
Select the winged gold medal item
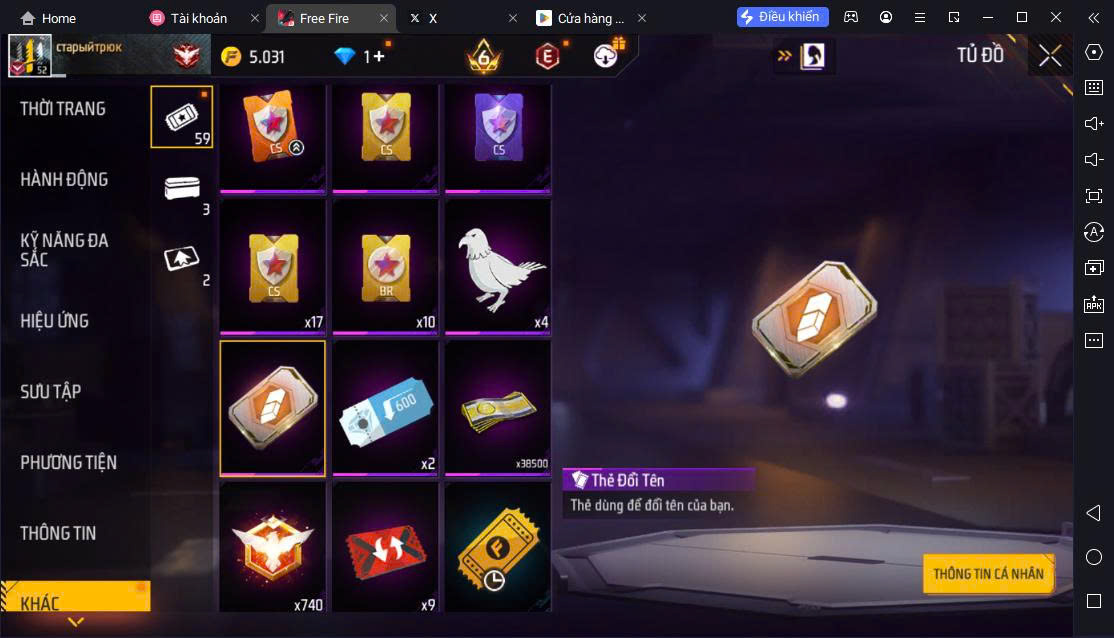pos(273,548)
